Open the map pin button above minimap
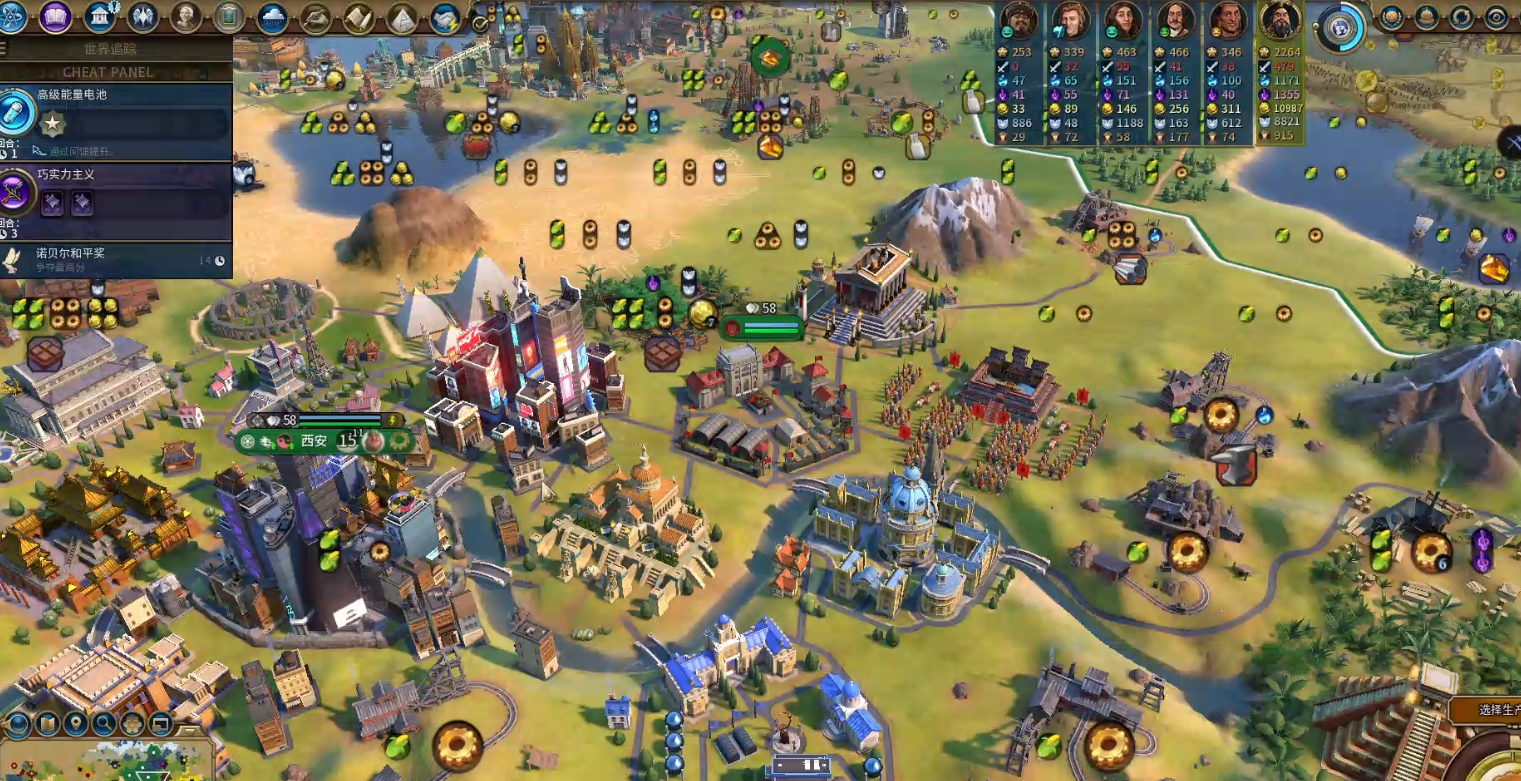The width and height of the screenshot is (1521, 781). click(76, 723)
